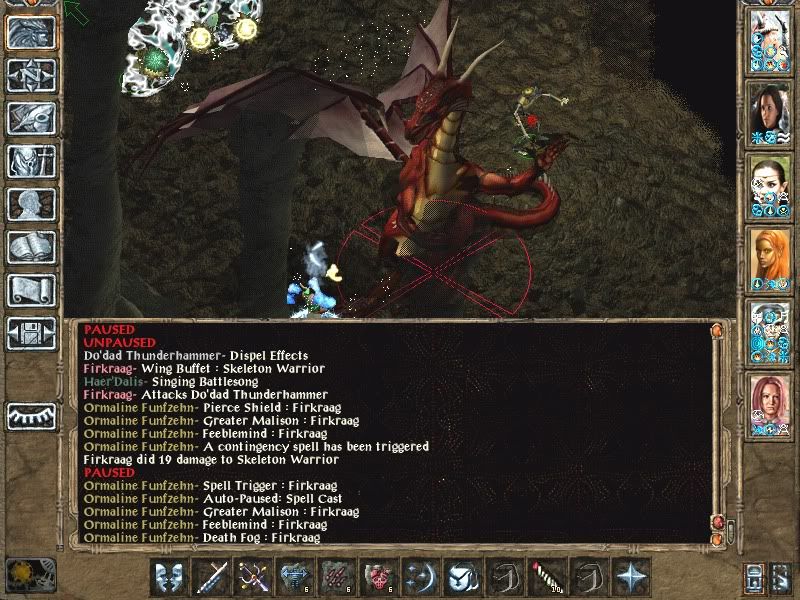Open the inventory screen from the sidebar
This screenshot has height=600, width=800.
coord(31,161)
